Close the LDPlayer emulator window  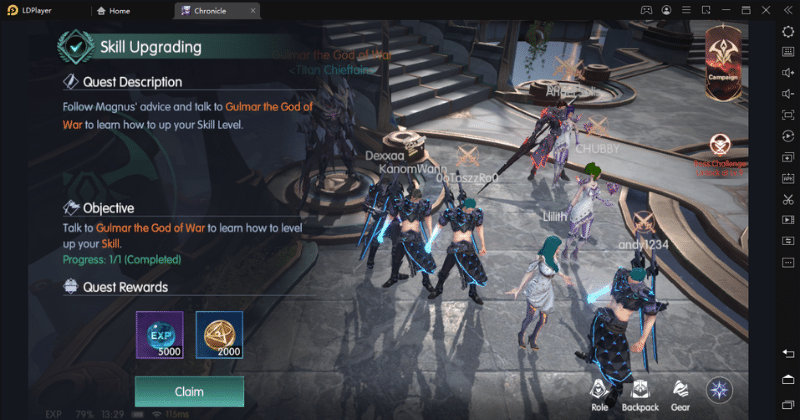[x=760, y=10]
